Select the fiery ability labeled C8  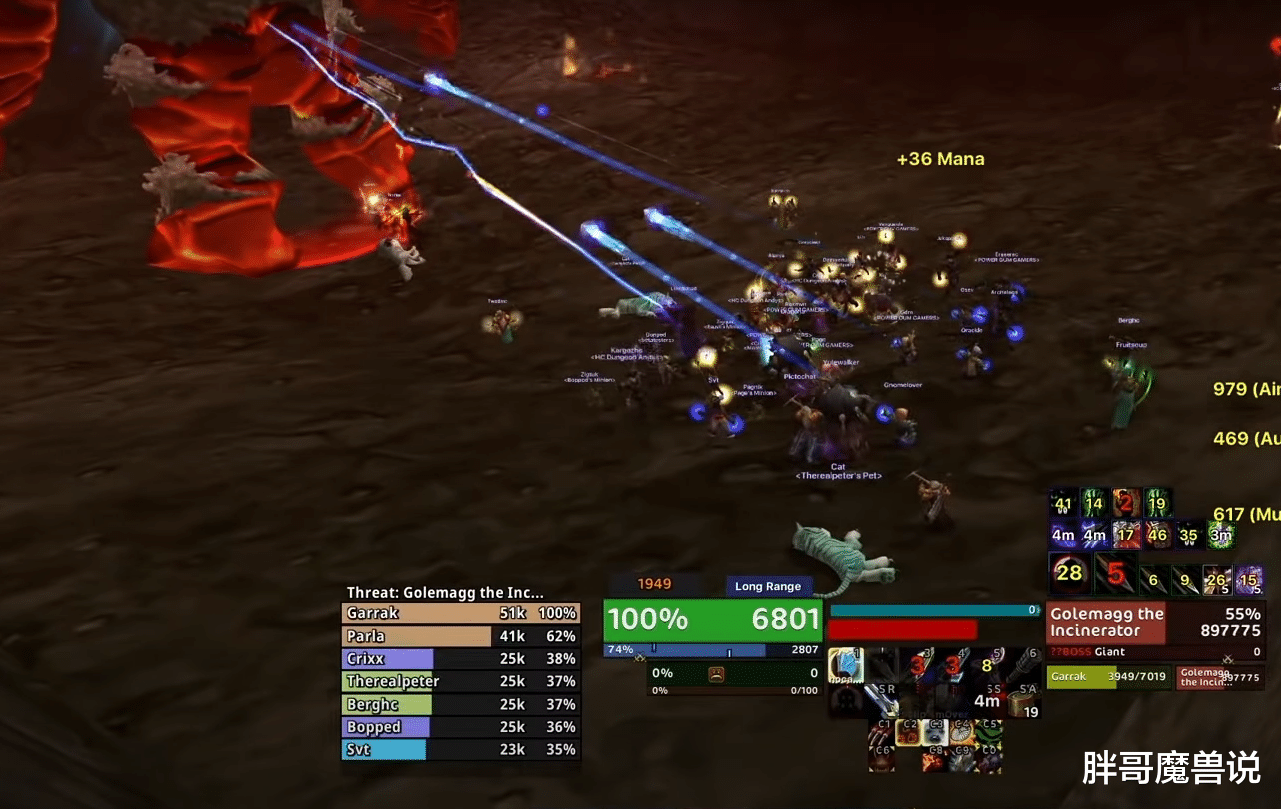[x=933, y=760]
